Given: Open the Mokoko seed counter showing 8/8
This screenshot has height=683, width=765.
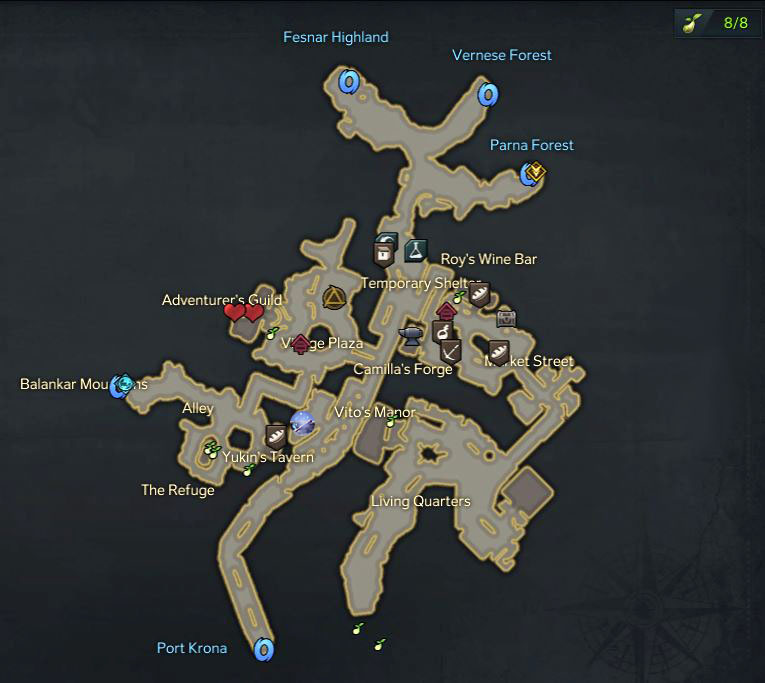Looking at the screenshot, I should point(718,23).
